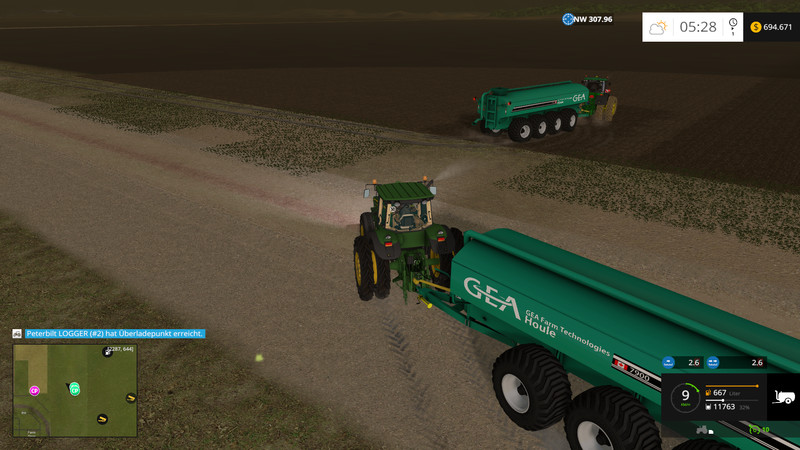Click the blue compass crosshair icon
800x450 pixels.
568,19
